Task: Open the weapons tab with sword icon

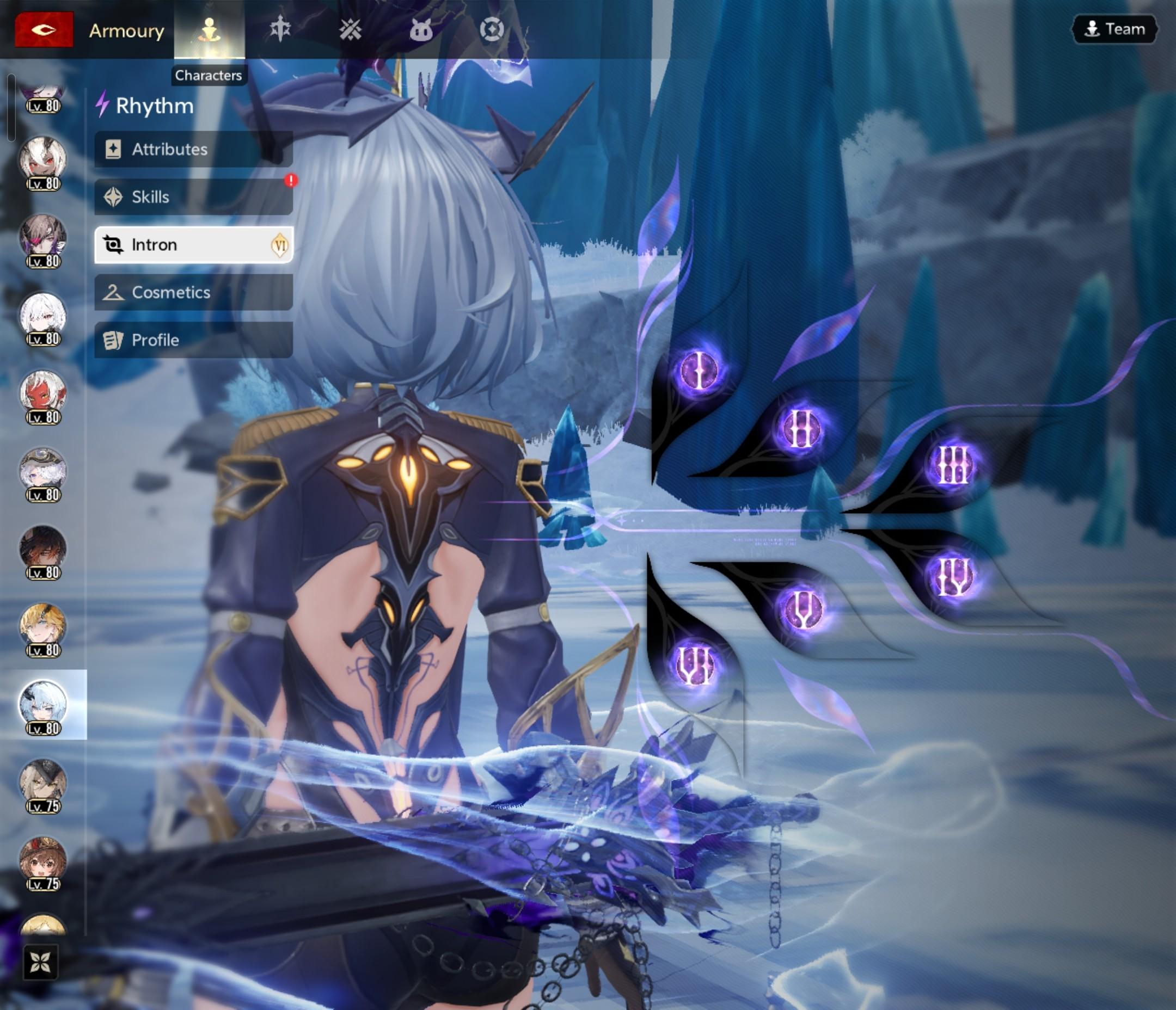Action: [280, 29]
